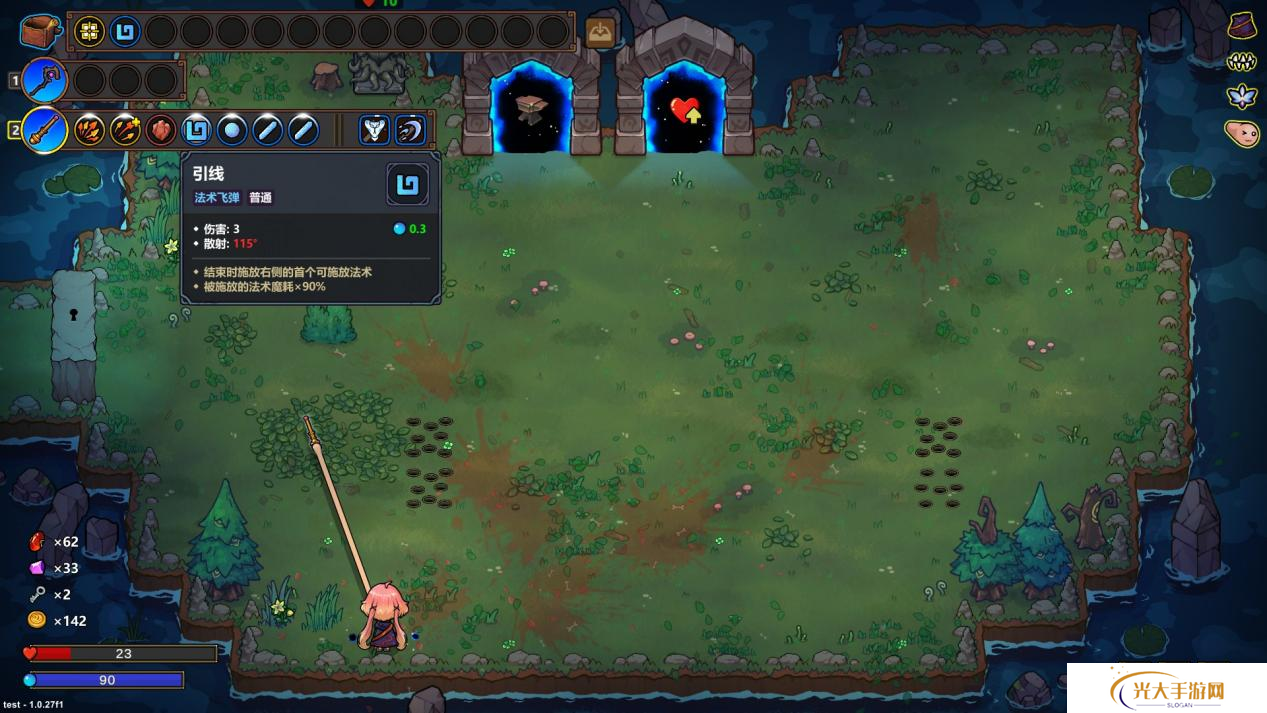
Task: Click the crescent swirl wand passive icon
Action: [x=410, y=130]
